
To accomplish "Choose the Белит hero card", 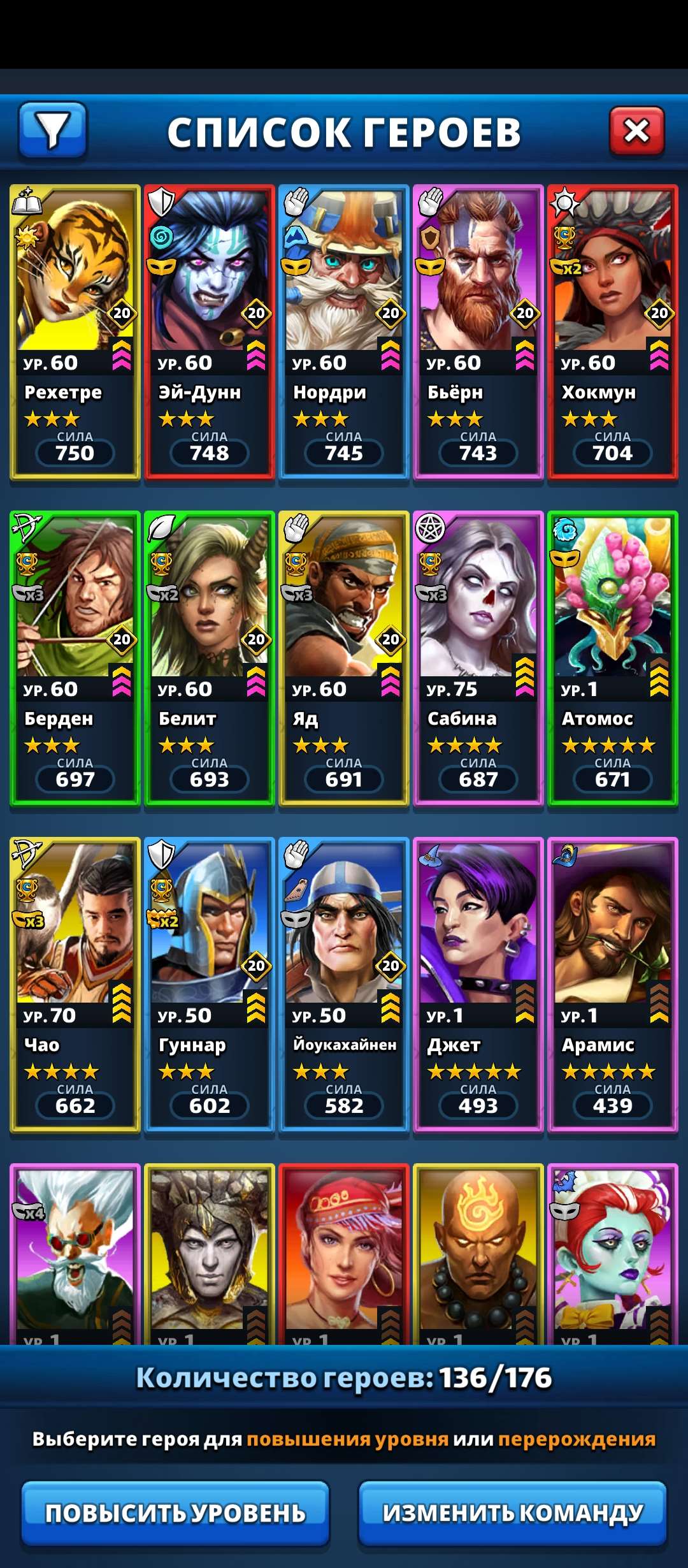I will click(210, 658).
